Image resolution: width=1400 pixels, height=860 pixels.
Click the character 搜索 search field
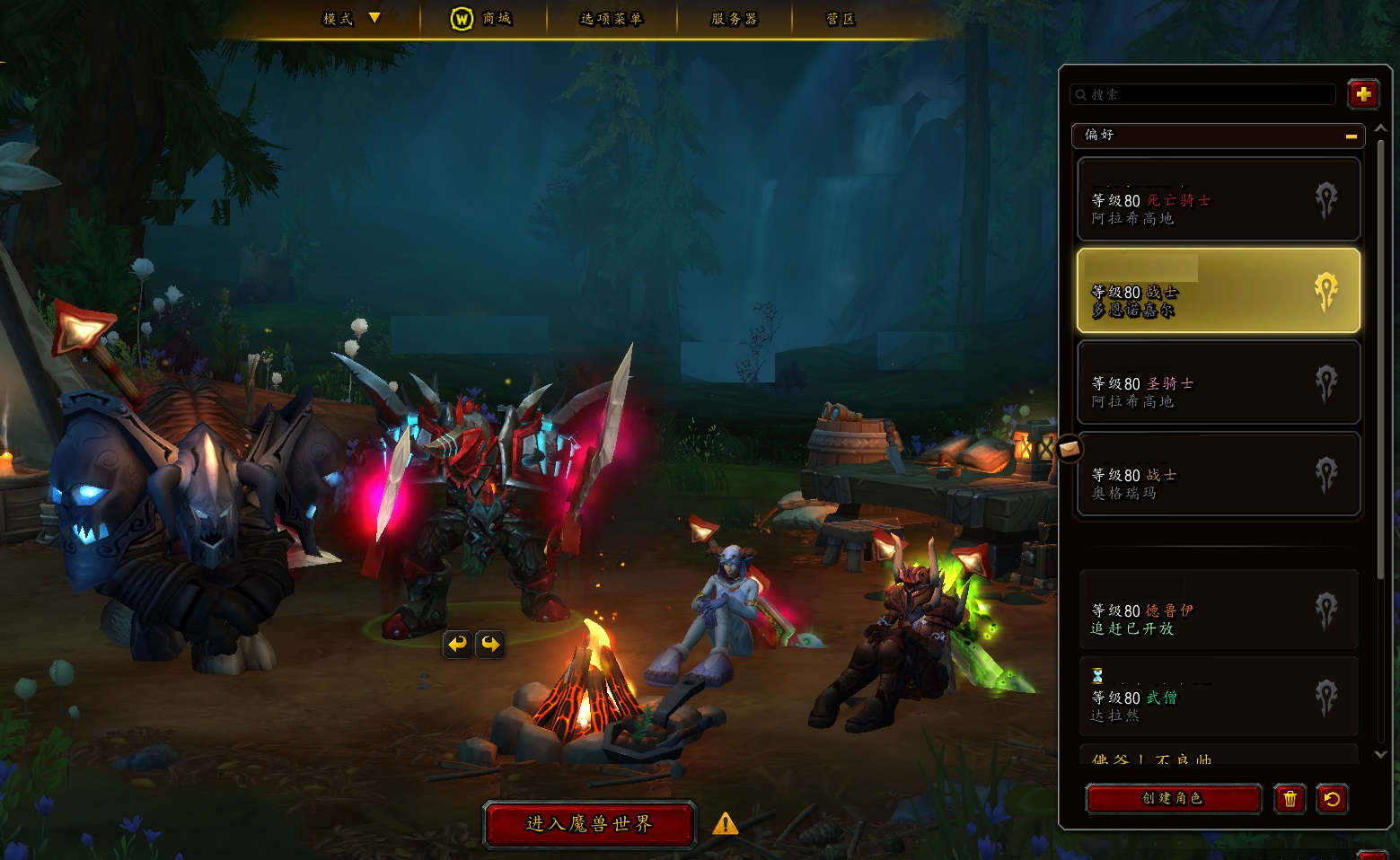(1203, 94)
